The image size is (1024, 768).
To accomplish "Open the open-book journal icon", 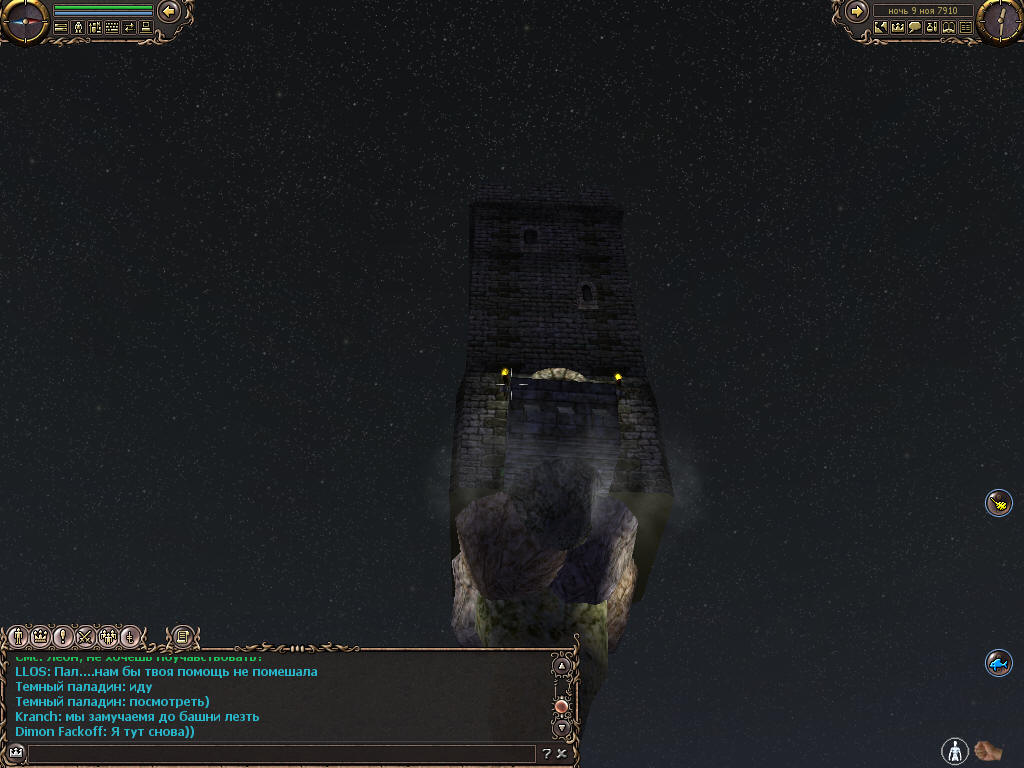I will pyautogui.click(x=949, y=28).
